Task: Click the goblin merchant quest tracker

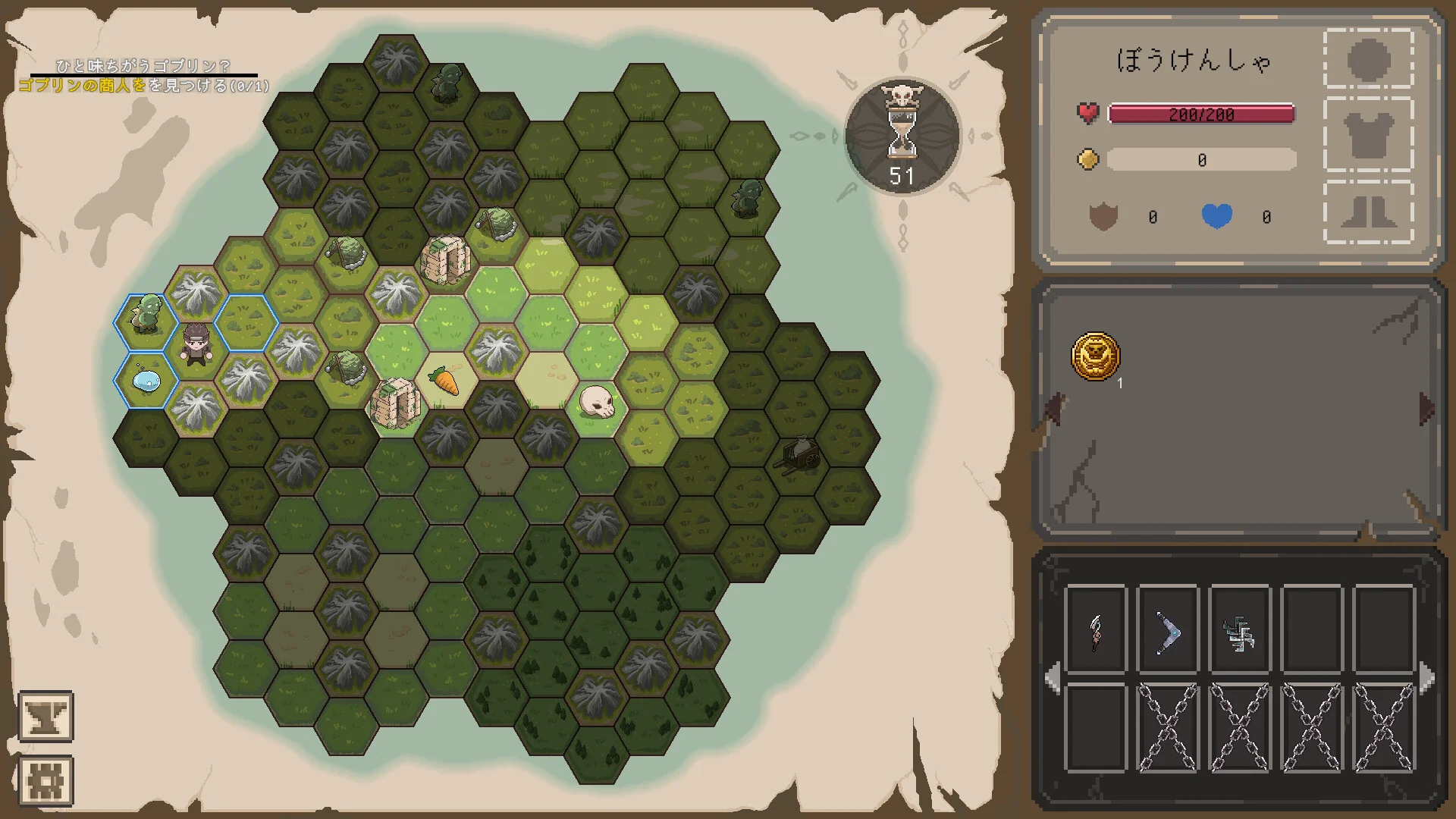Action: 144,77
